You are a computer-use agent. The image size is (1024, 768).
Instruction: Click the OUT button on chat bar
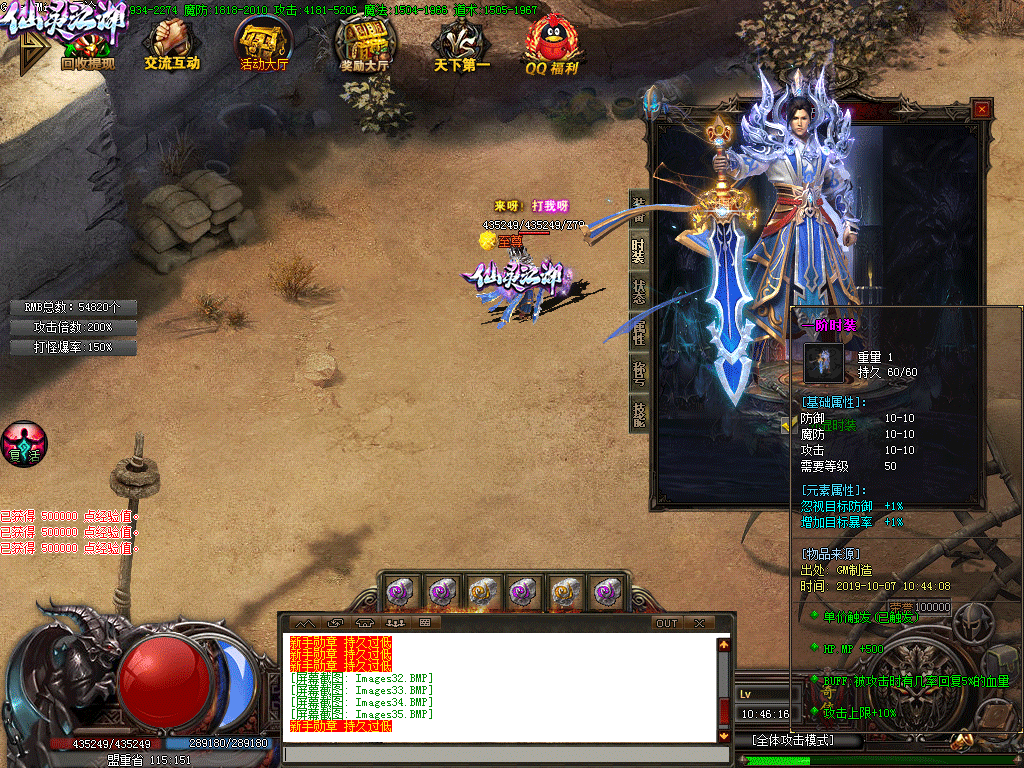[x=667, y=623]
